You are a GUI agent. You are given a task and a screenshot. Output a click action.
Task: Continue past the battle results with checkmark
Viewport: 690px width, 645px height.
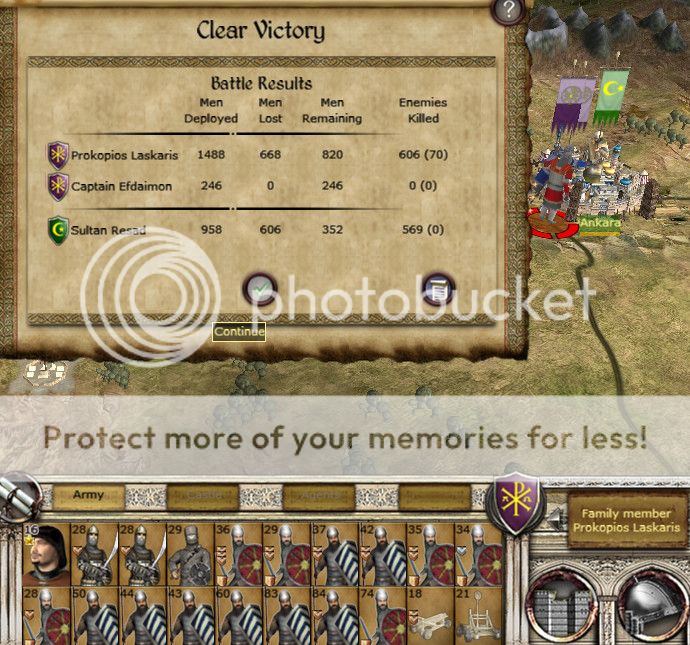tap(260, 289)
